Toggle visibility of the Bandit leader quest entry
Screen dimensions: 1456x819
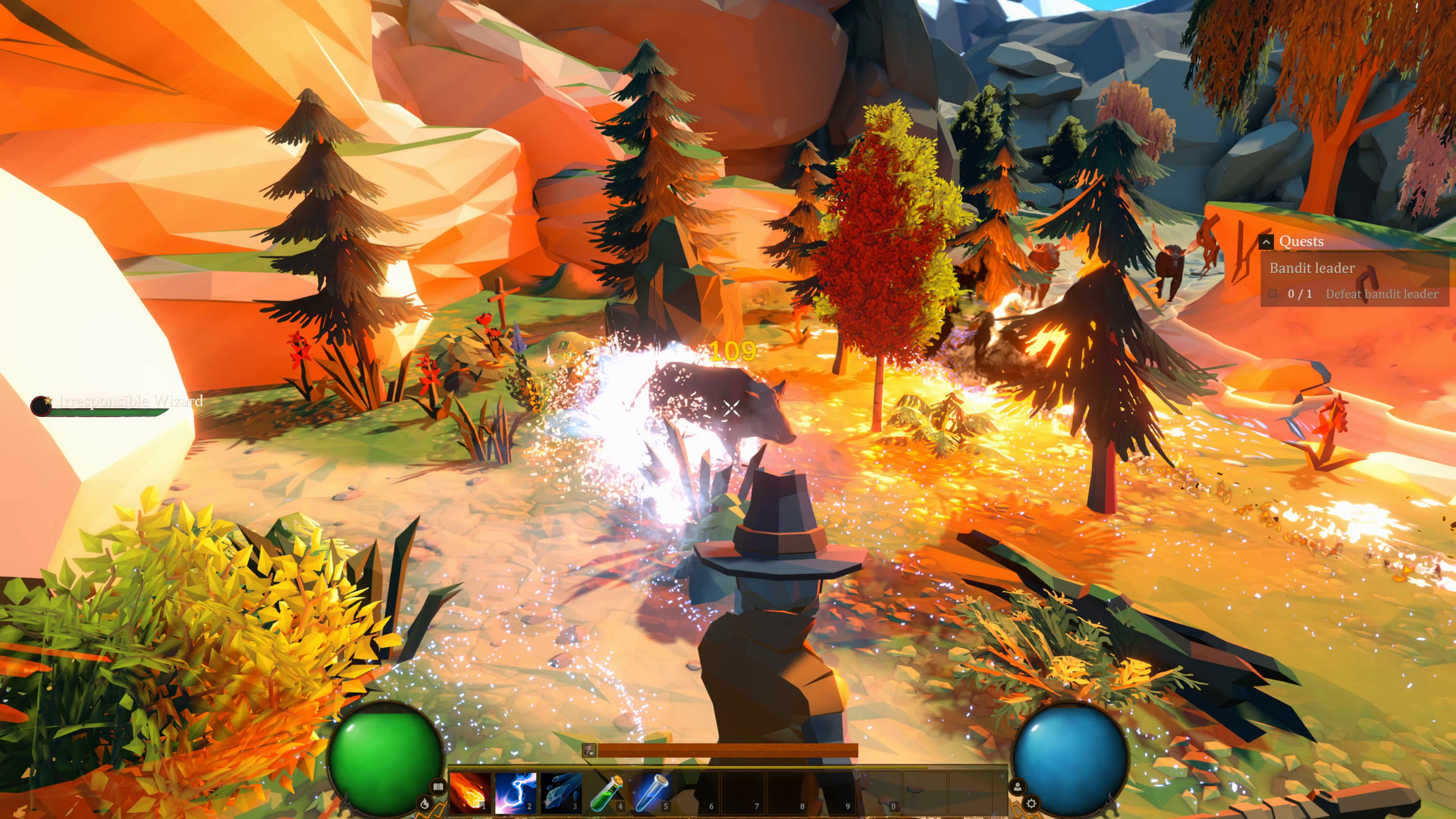point(1313,268)
